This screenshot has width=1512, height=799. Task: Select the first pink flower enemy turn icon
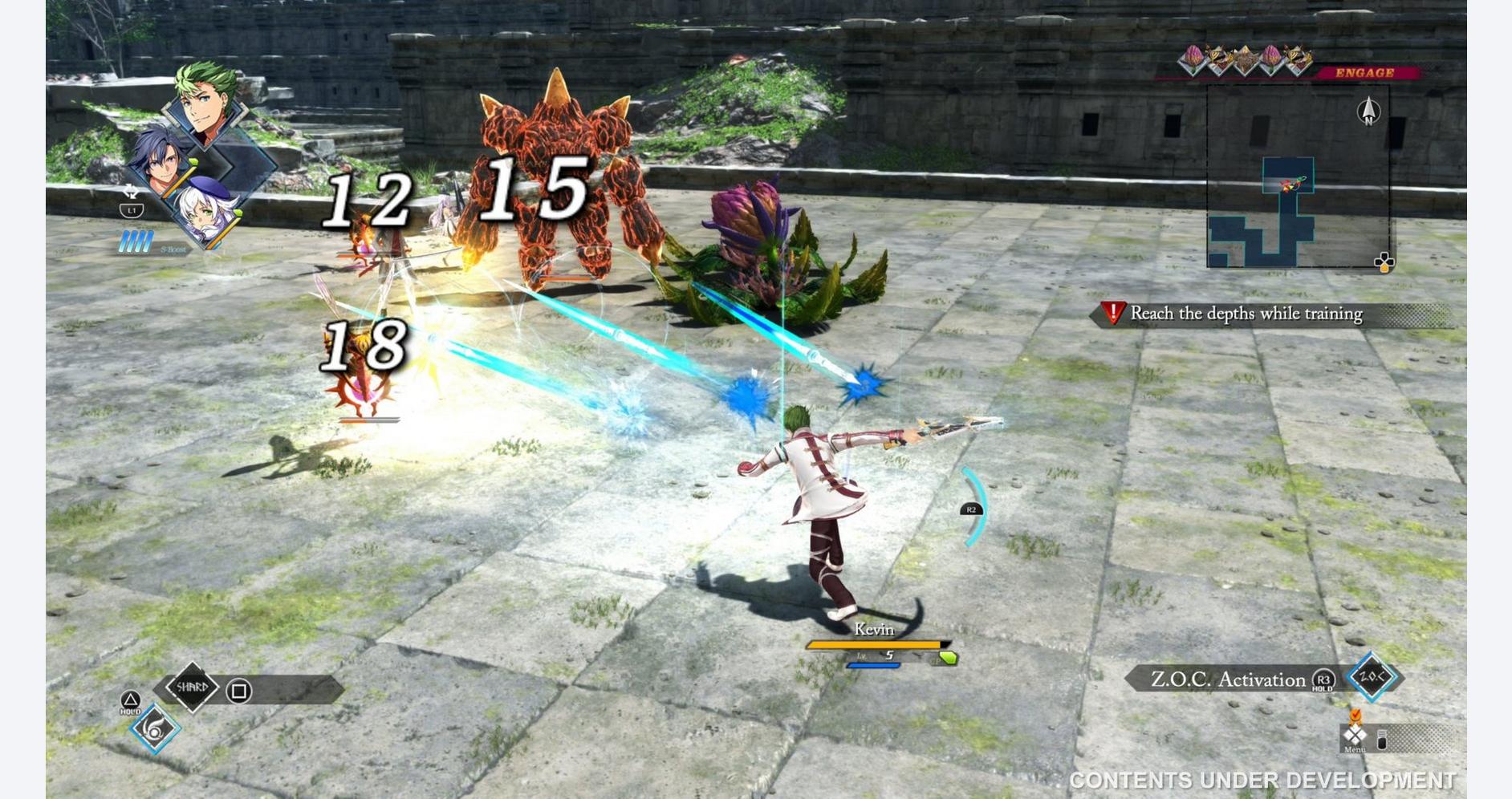click(1194, 59)
